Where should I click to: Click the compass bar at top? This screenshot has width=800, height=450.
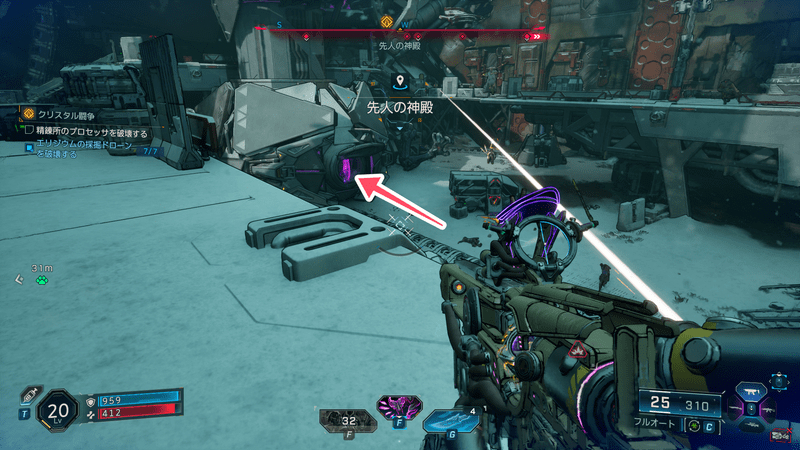click(x=400, y=31)
